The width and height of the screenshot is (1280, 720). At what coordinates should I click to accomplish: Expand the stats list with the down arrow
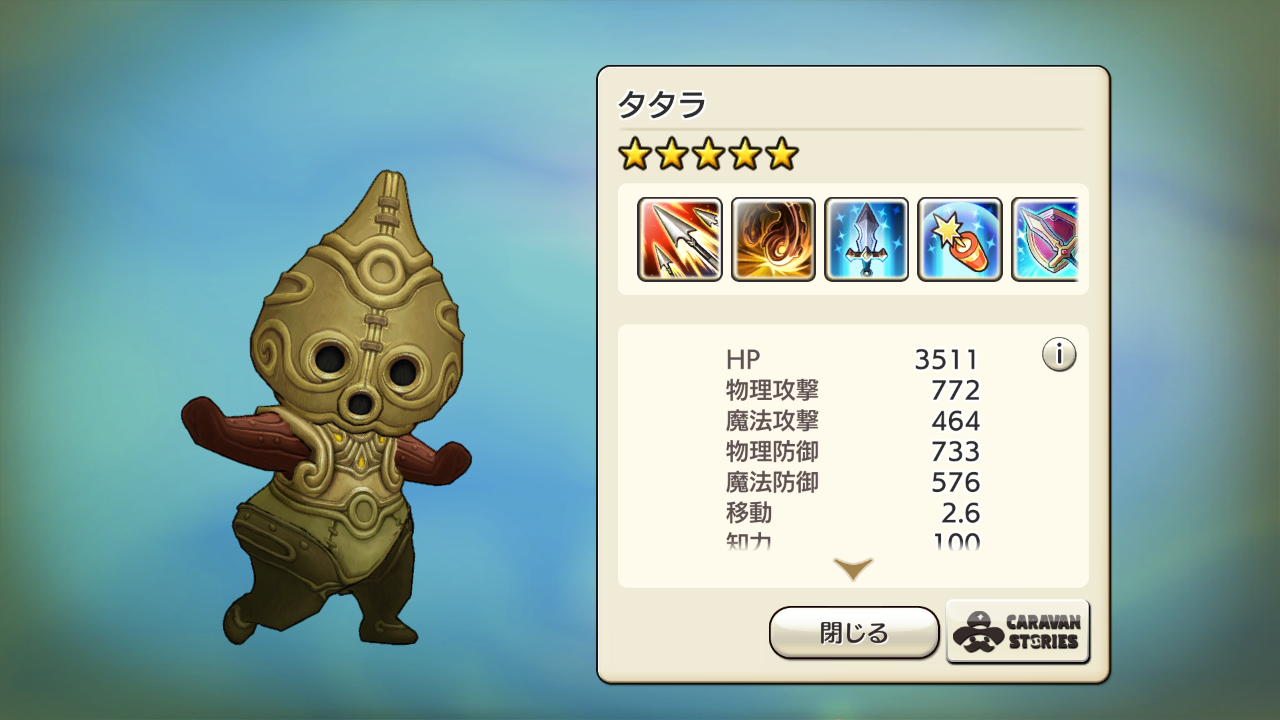(x=853, y=569)
